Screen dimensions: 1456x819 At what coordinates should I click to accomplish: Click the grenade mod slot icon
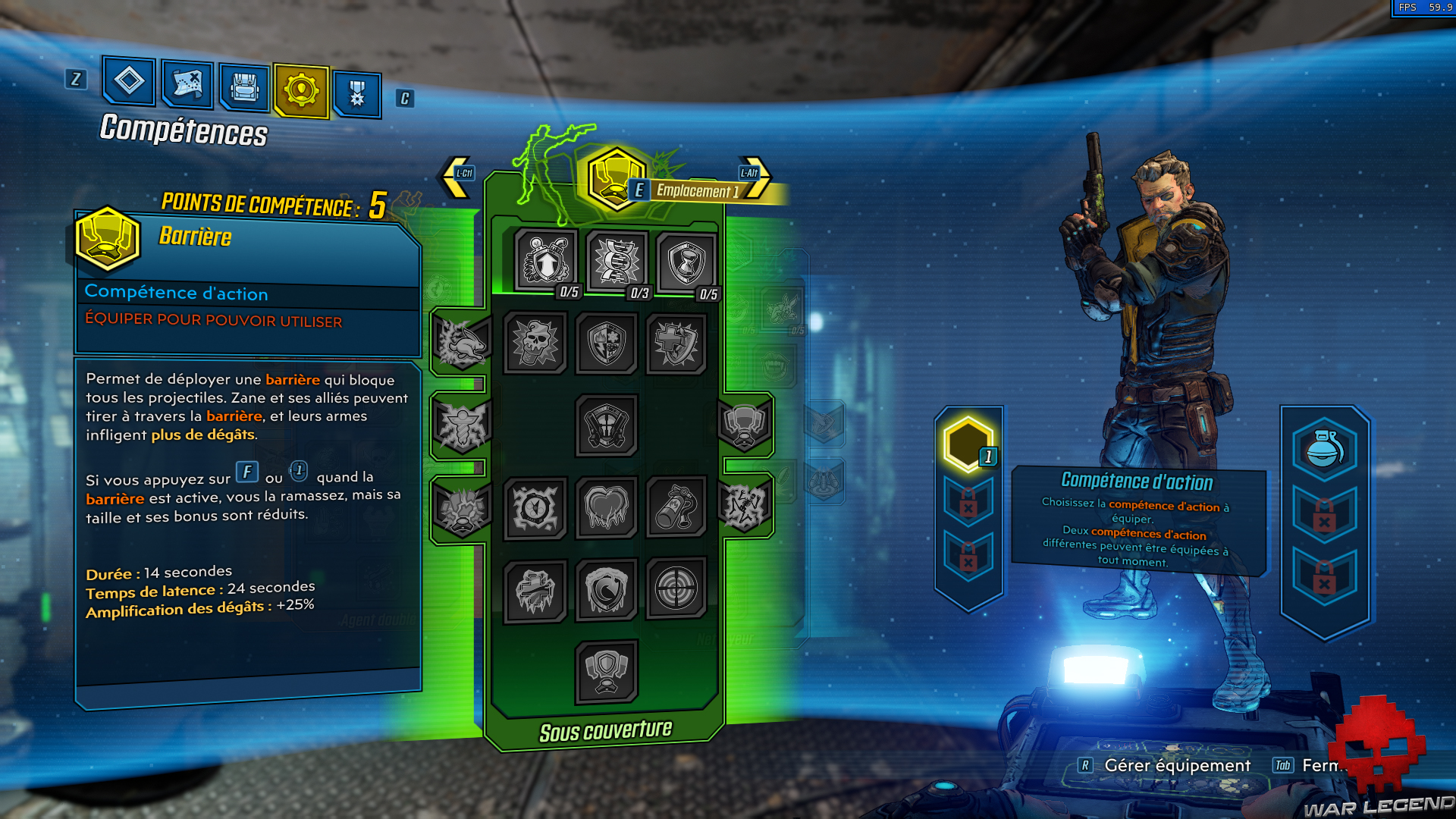(1324, 449)
